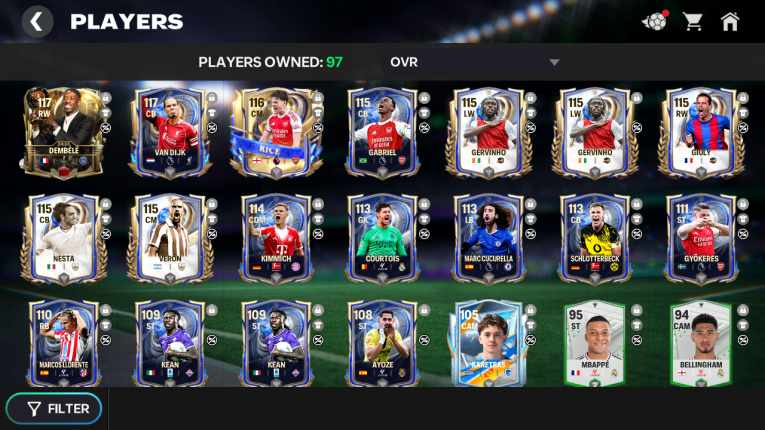This screenshot has height=430, width=765.
Task: Select the Schlotterbeck player card
Action: [x=594, y=238]
